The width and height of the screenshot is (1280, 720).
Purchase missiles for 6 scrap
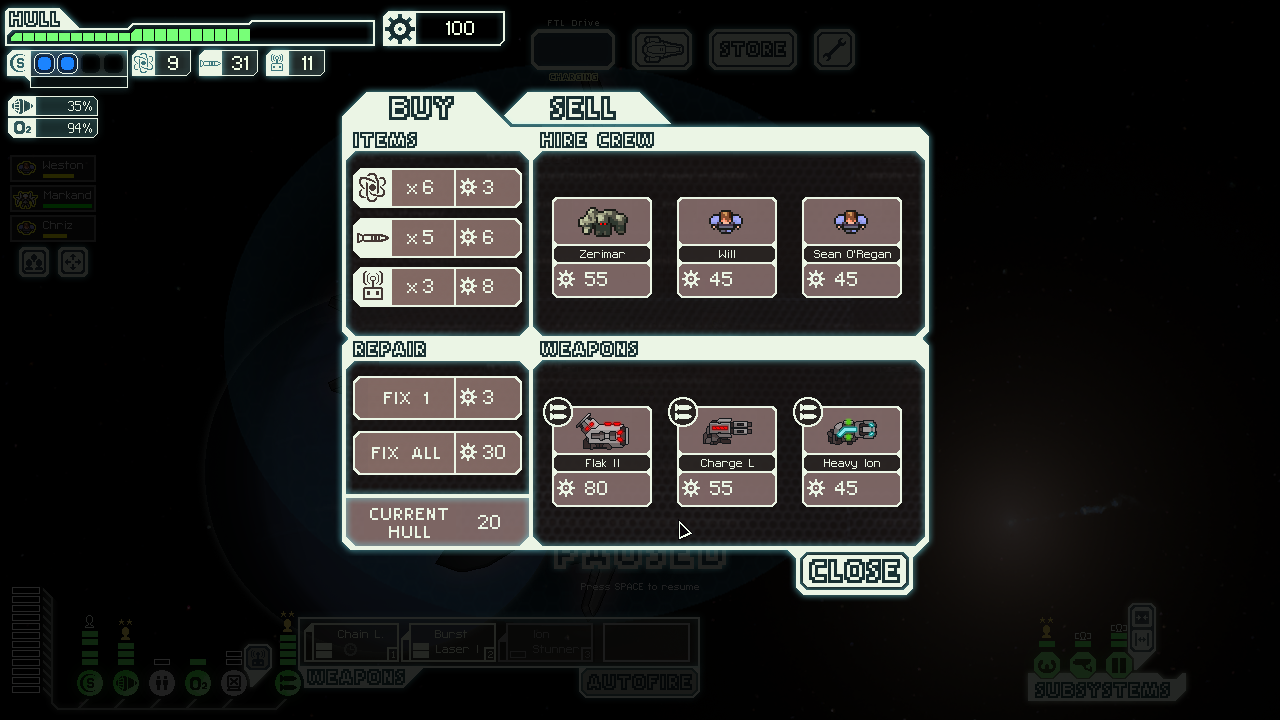[x=437, y=238]
